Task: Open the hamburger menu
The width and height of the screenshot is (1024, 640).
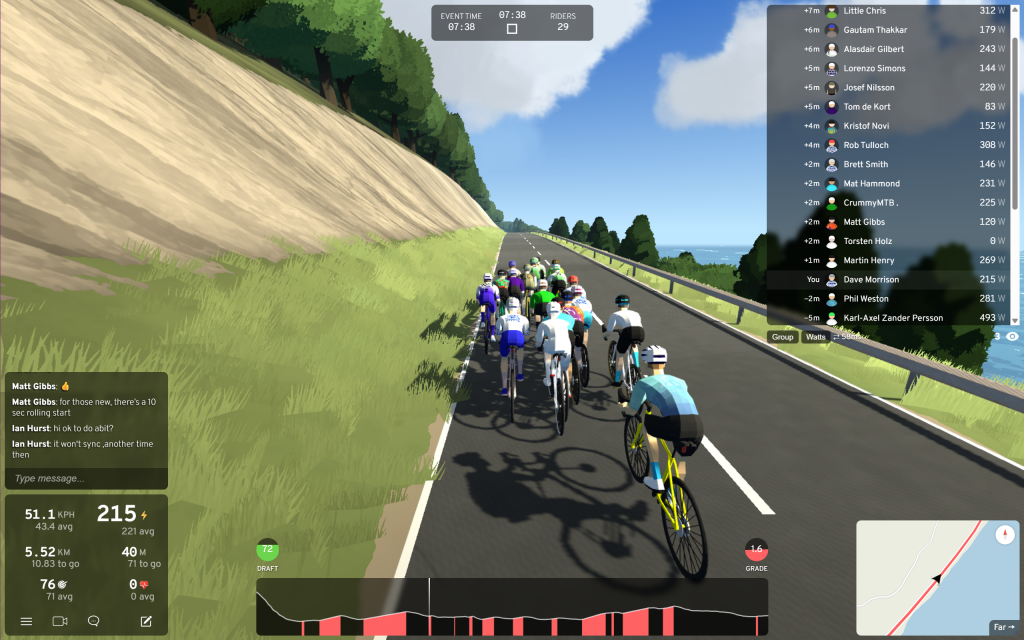Action: (26, 621)
